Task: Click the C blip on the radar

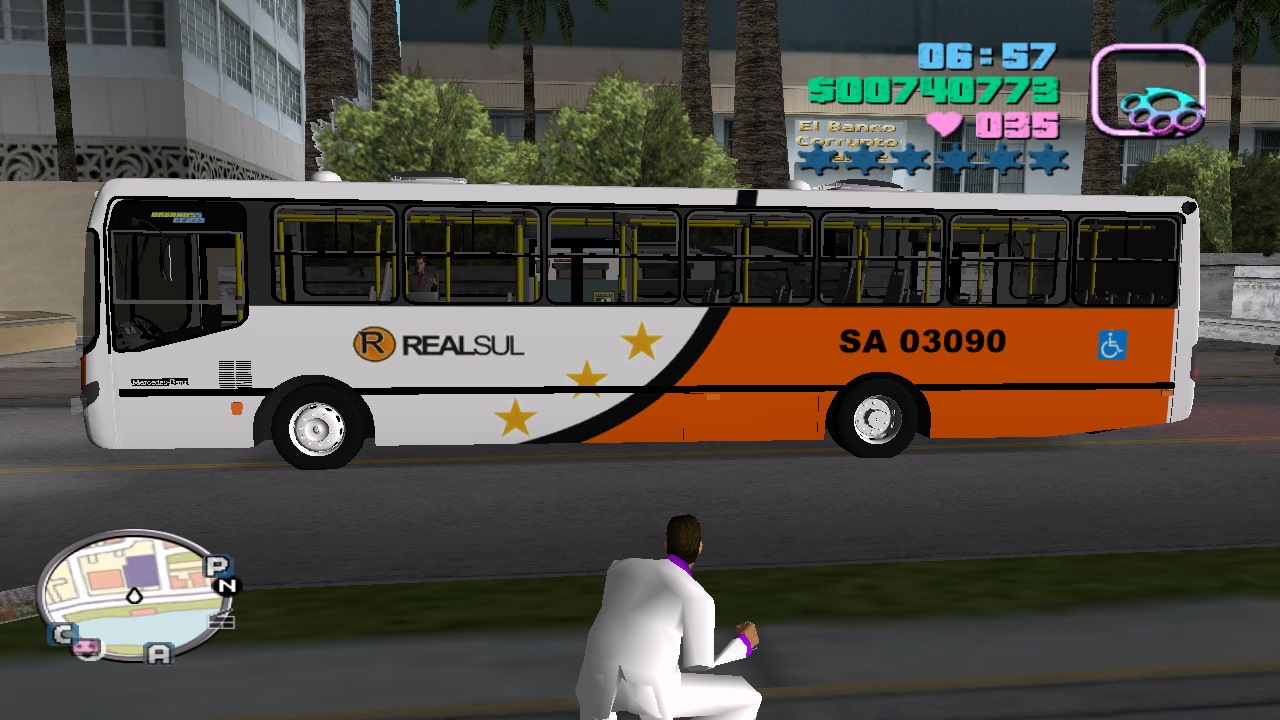Action: tap(64, 633)
